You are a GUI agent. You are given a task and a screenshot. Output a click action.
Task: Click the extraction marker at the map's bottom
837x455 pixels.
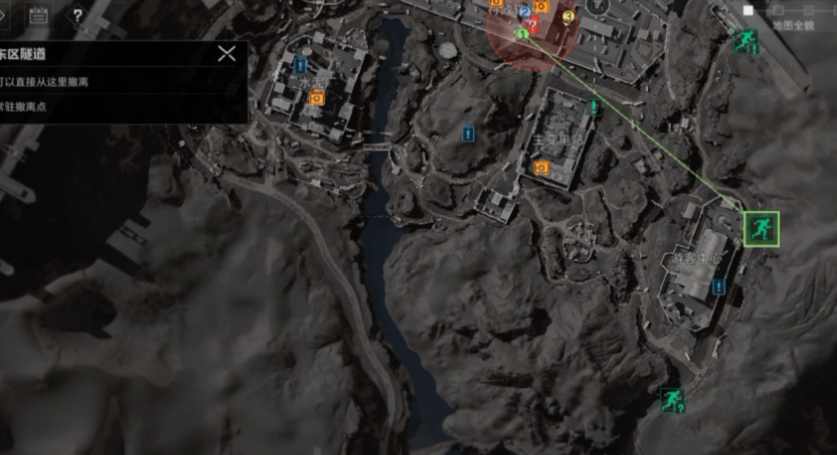(671, 400)
